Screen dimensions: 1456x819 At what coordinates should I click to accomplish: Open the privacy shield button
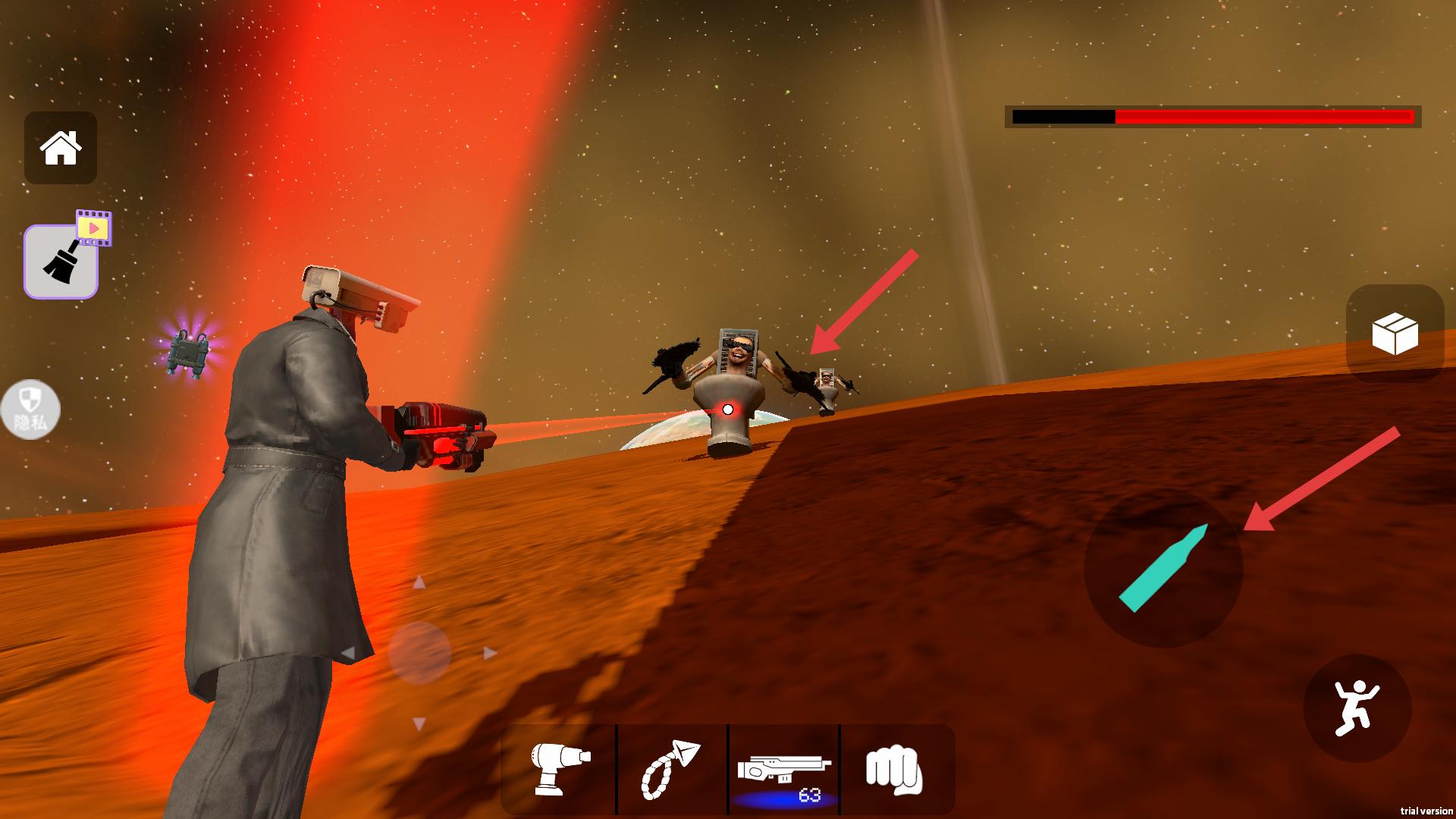(x=30, y=409)
